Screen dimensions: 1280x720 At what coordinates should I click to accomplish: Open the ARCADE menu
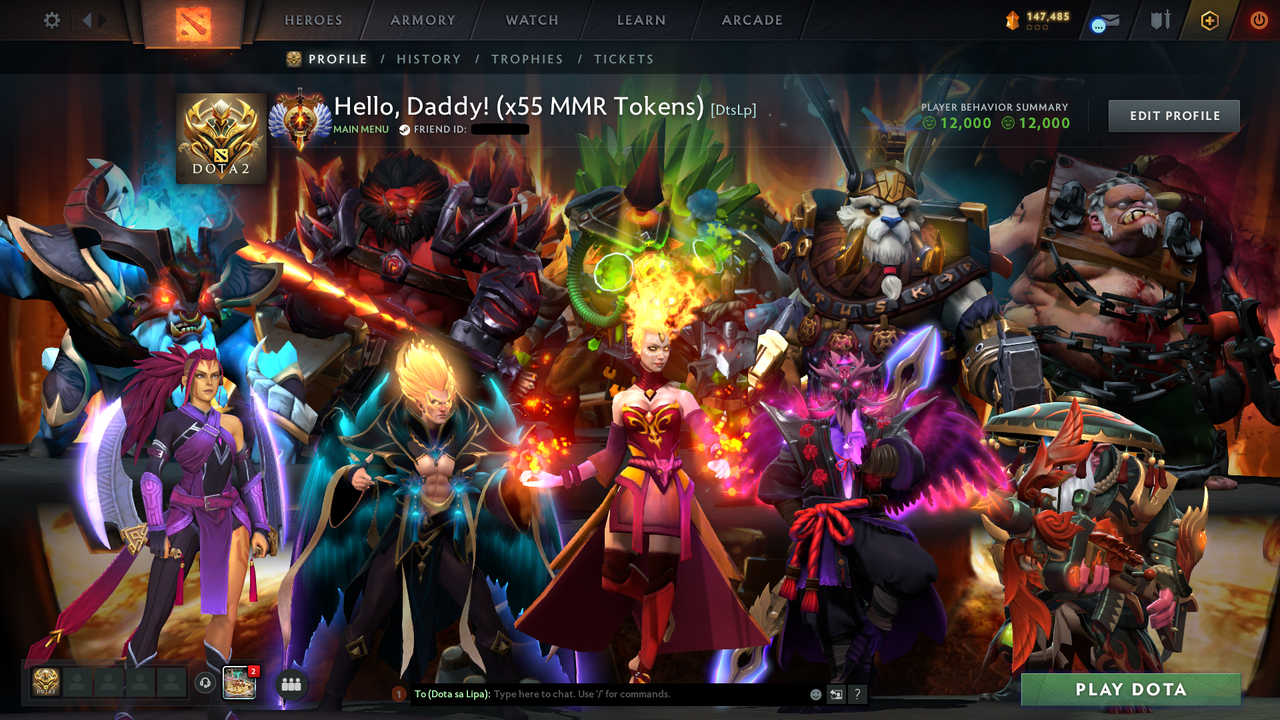coord(750,19)
